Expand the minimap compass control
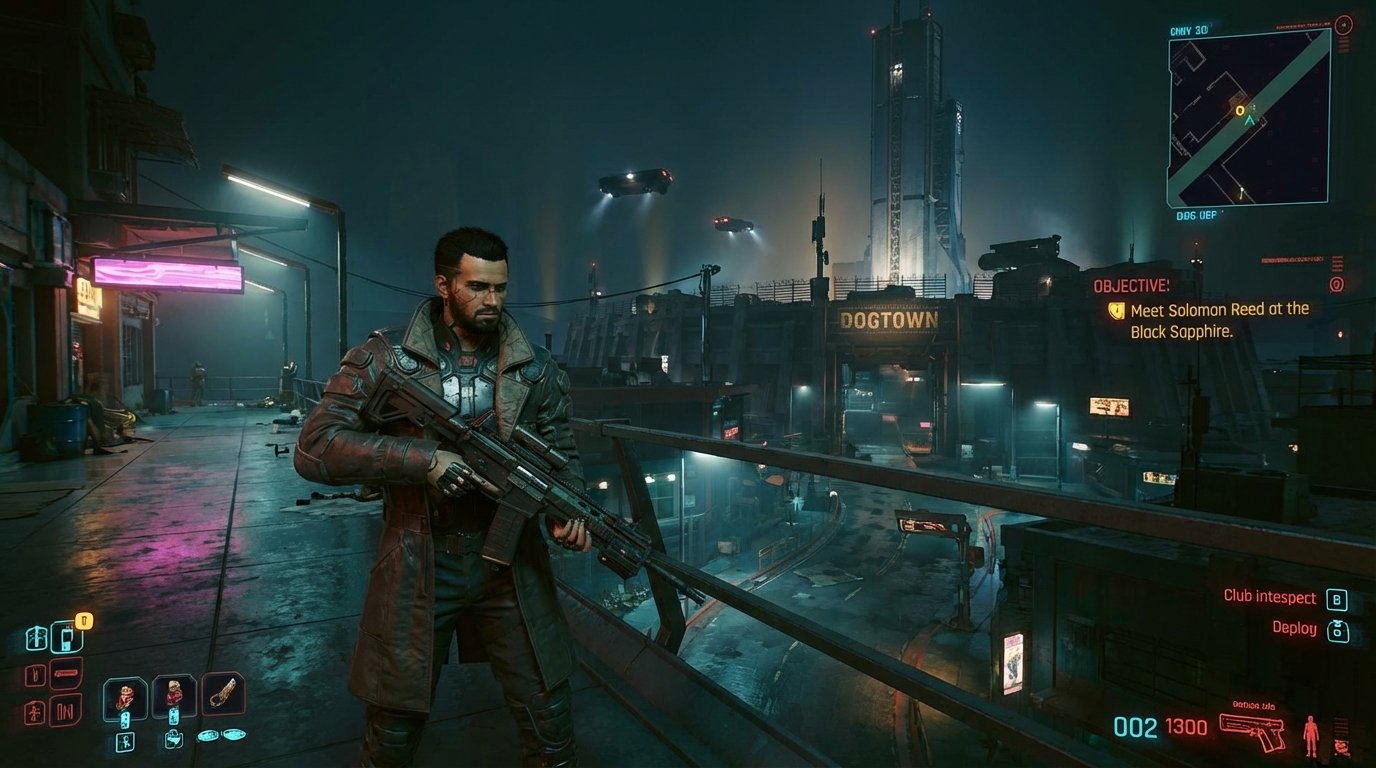The image size is (1376, 768). click(x=1343, y=23)
